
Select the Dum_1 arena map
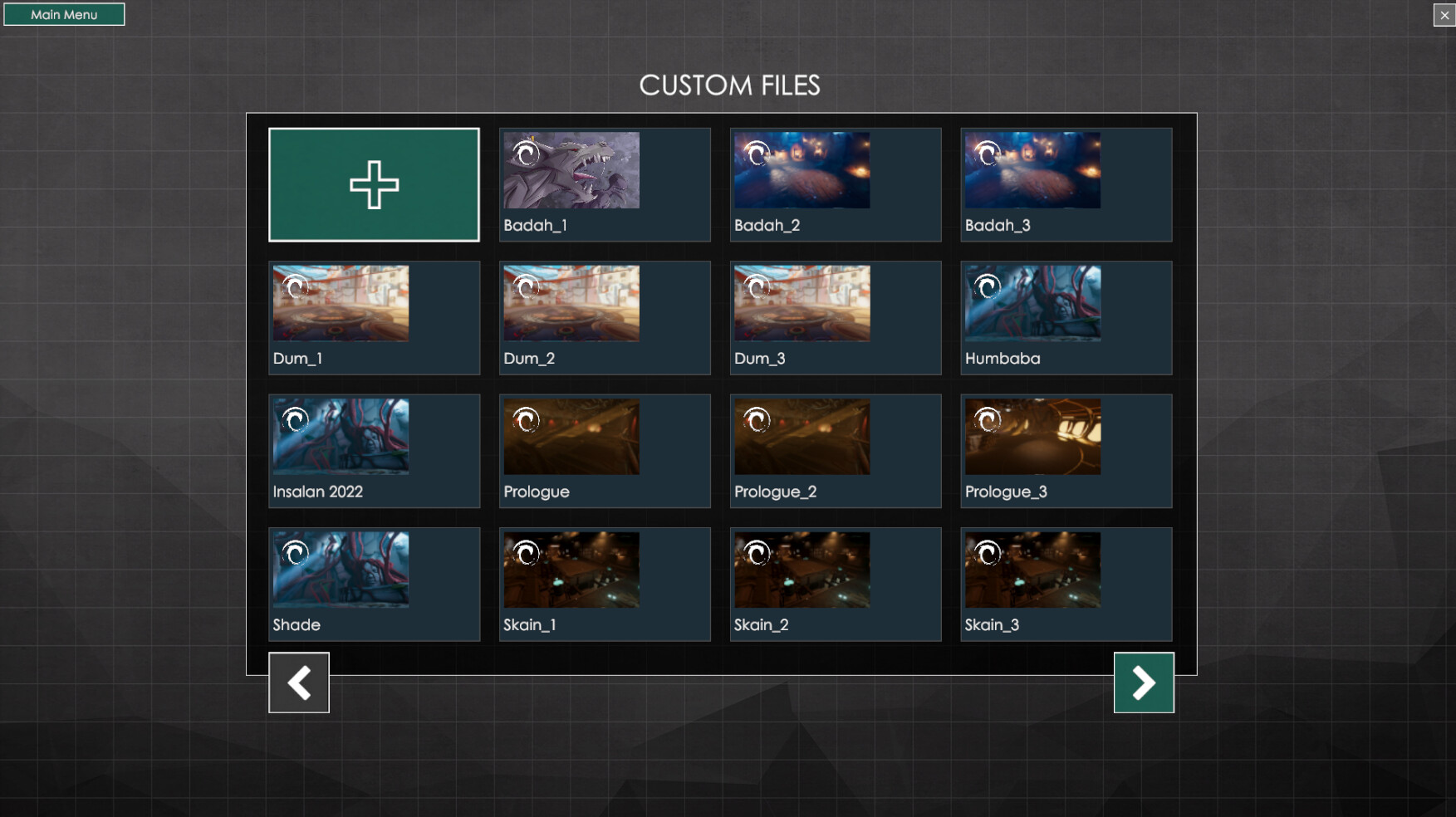[x=374, y=317]
